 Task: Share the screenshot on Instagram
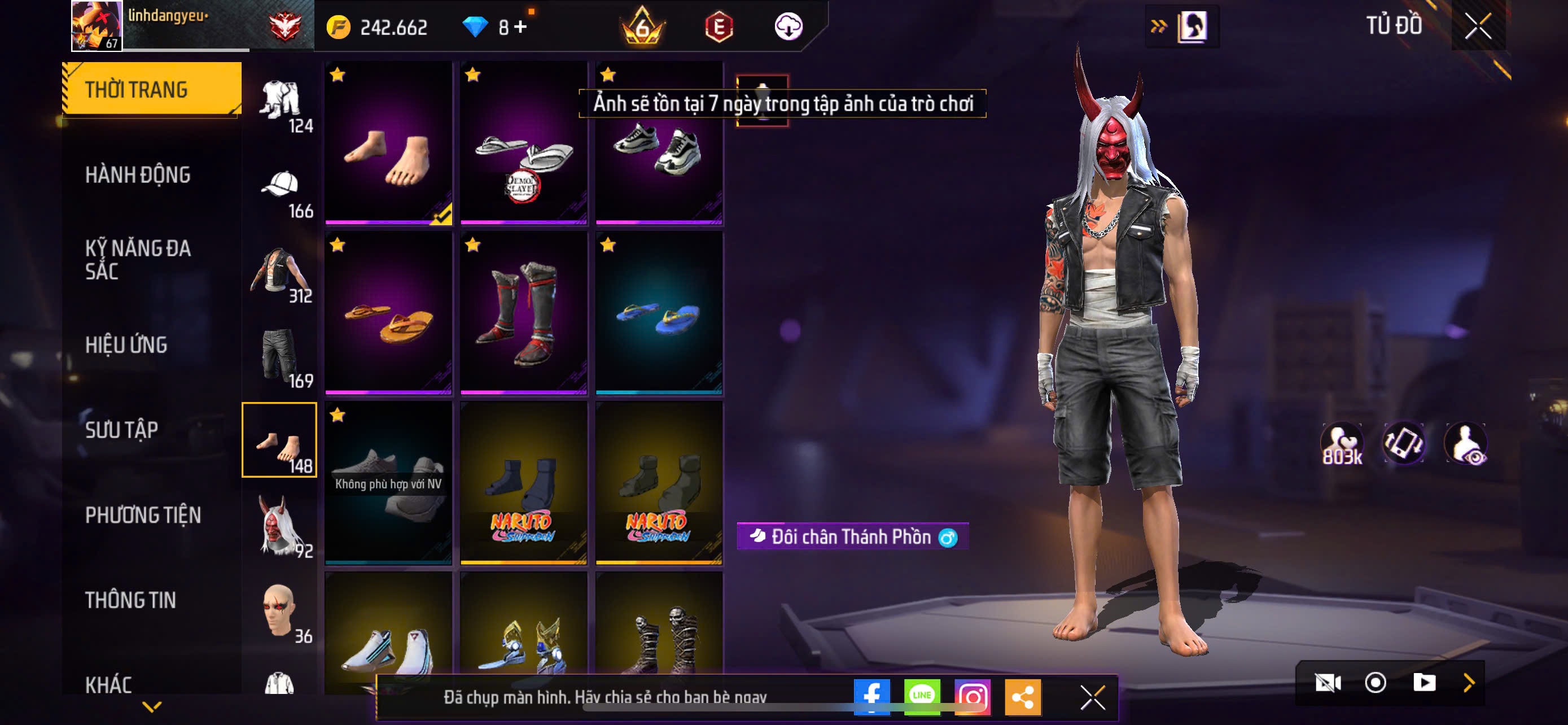coord(972,697)
